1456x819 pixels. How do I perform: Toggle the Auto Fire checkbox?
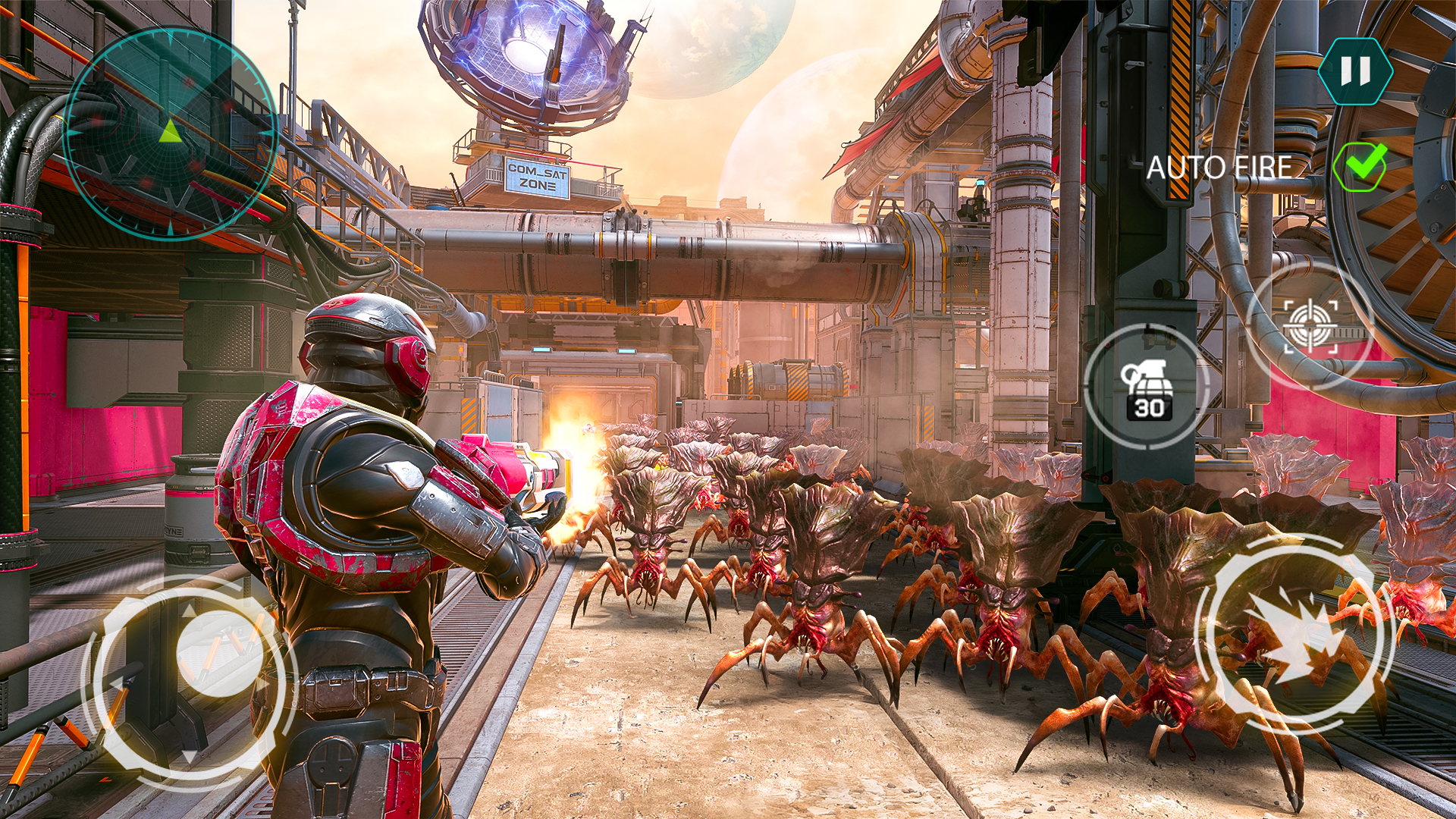click(x=1360, y=167)
